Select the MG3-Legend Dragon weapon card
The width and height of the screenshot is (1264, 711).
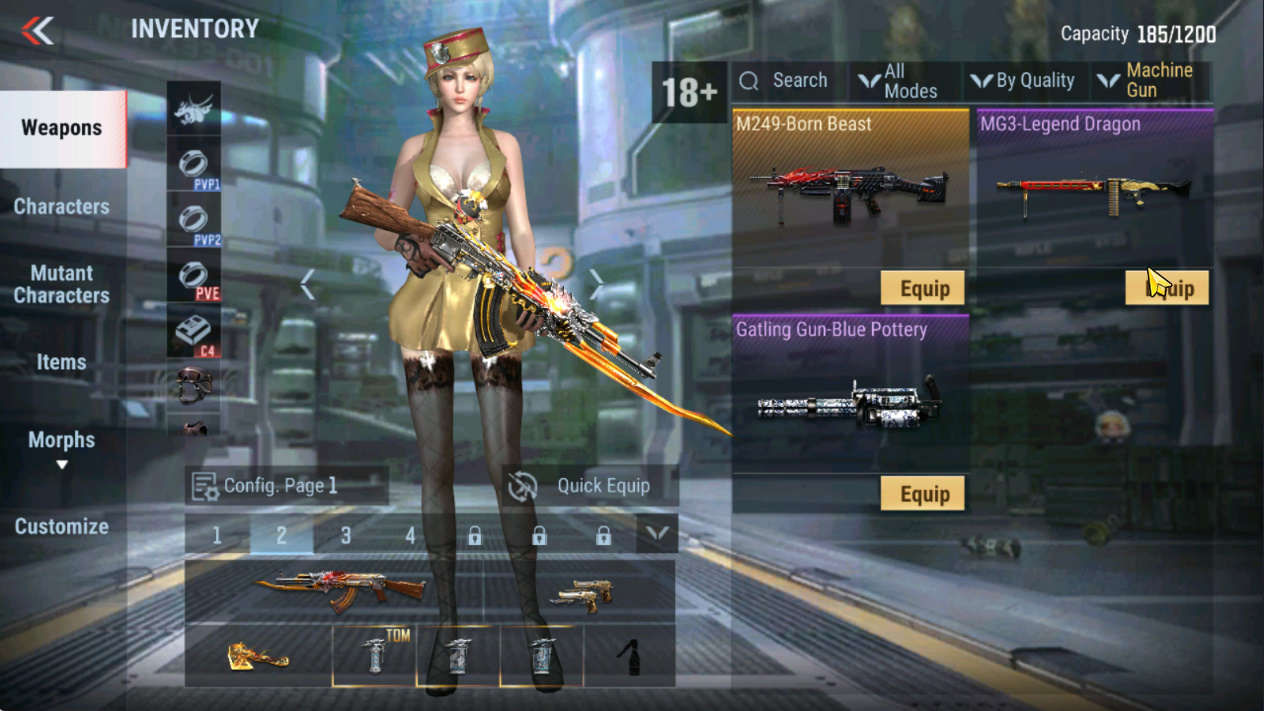click(1093, 190)
